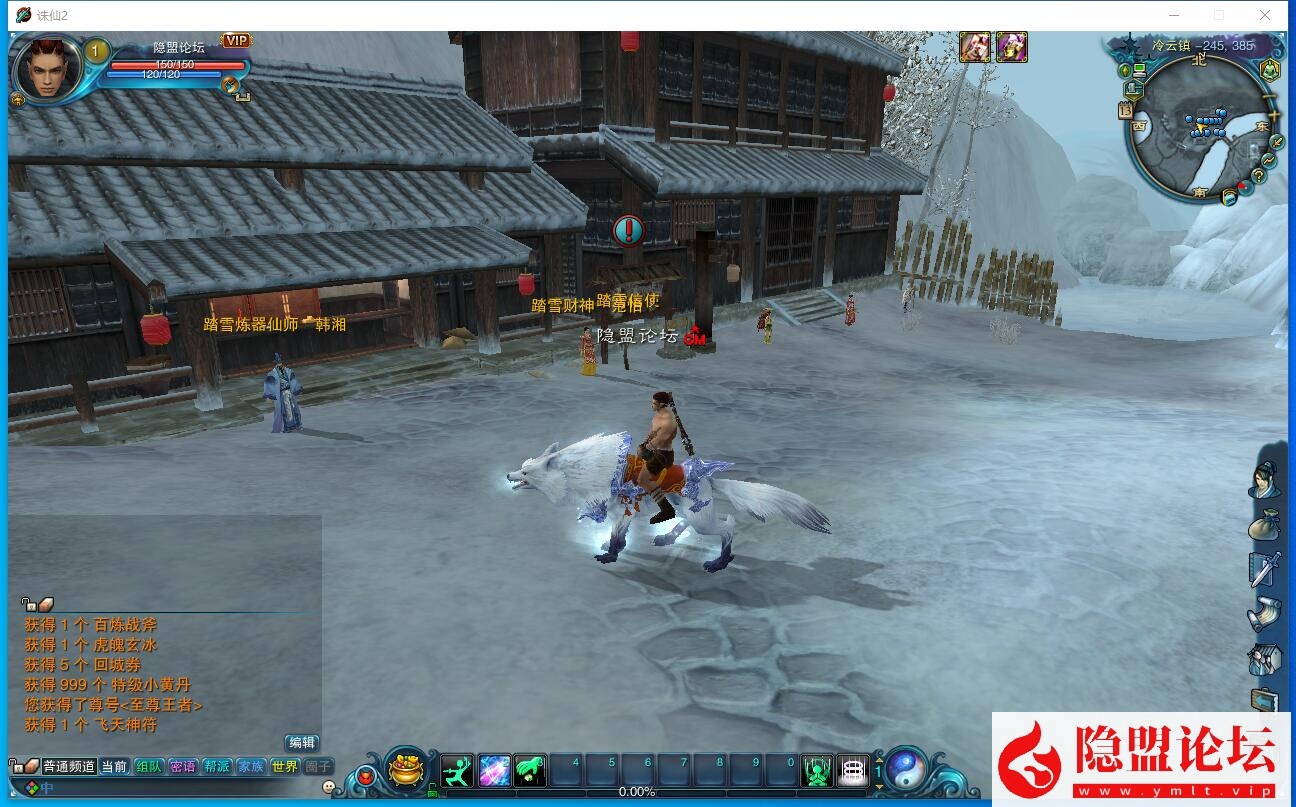This screenshot has width=1296, height=807.
Task: Switch to the 世界 chat channel tab
Action: click(x=285, y=766)
